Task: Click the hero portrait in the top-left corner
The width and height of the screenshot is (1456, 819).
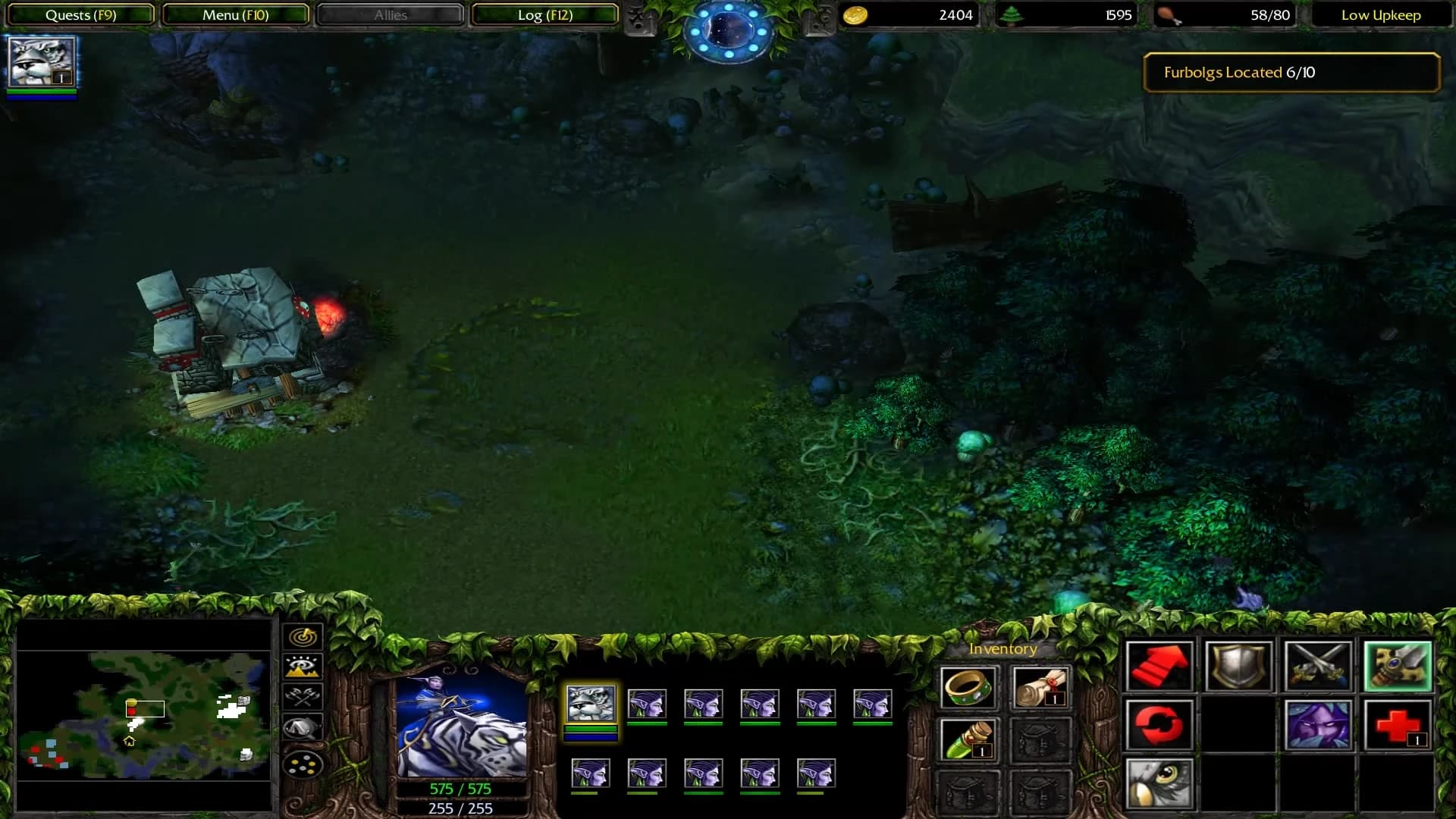Action: pos(42,64)
